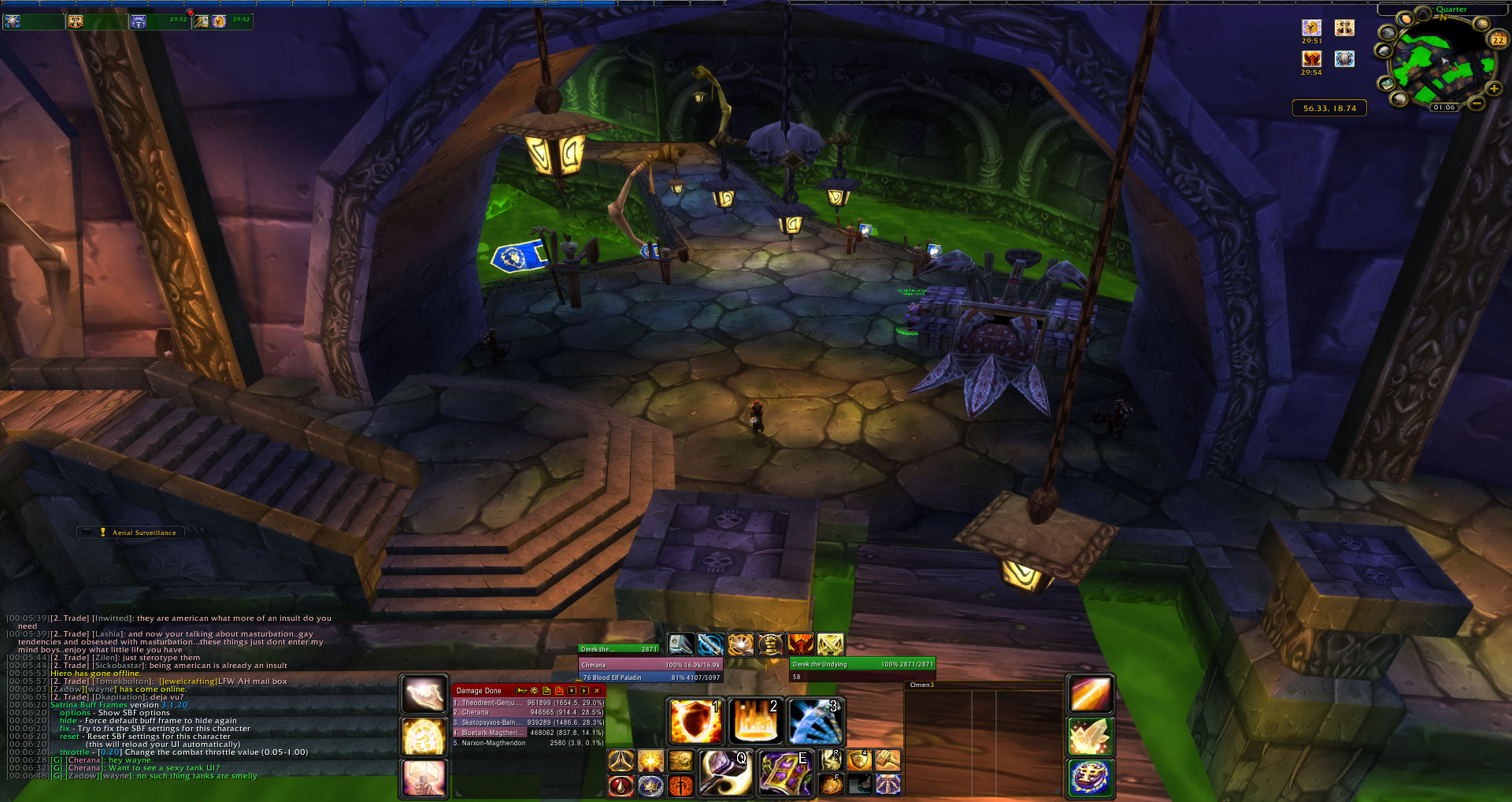Activate the golden crystal ability icon
Viewport: 1512px width, 802px height.
coord(1090,737)
